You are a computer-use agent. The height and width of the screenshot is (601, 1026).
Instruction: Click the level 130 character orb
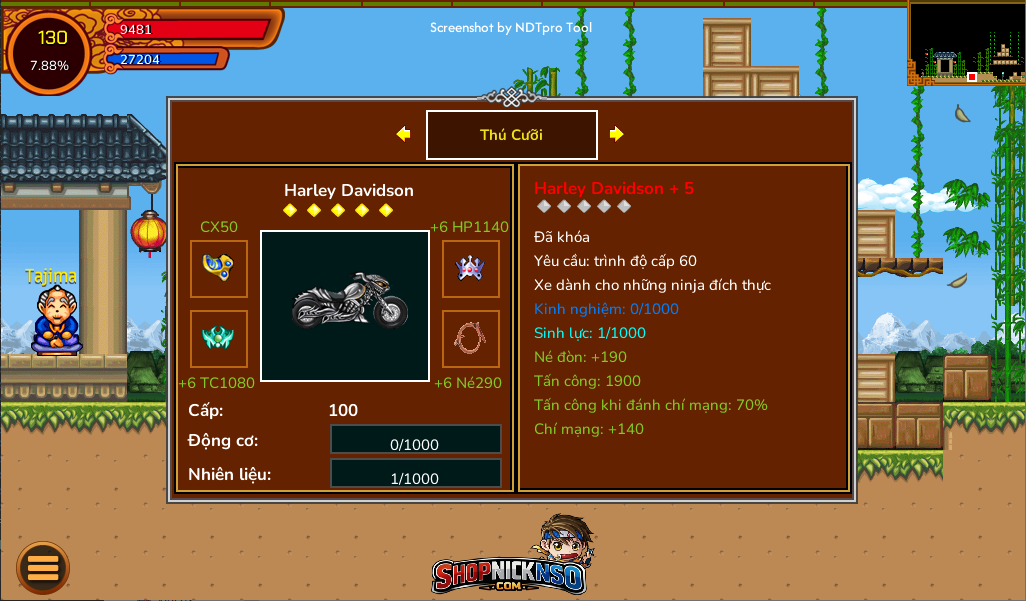(x=50, y=50)
